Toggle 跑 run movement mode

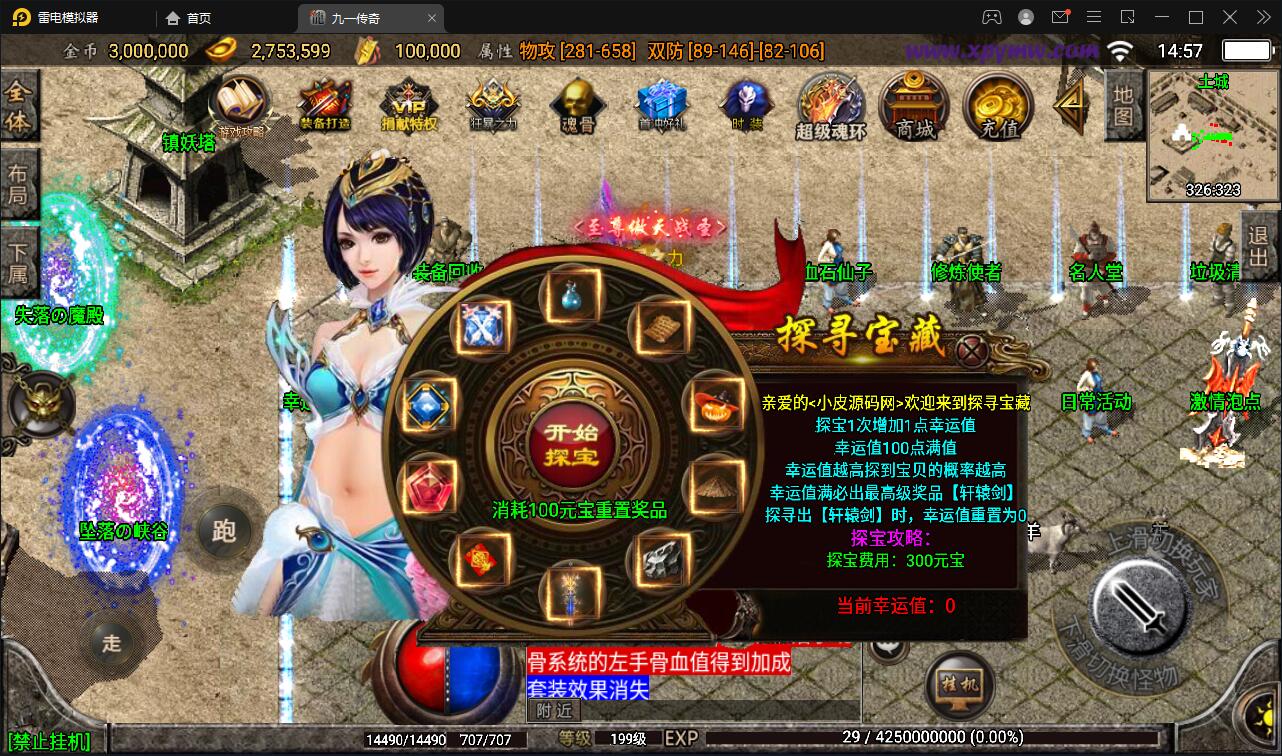pyautogui.click(x=223, y=531)
